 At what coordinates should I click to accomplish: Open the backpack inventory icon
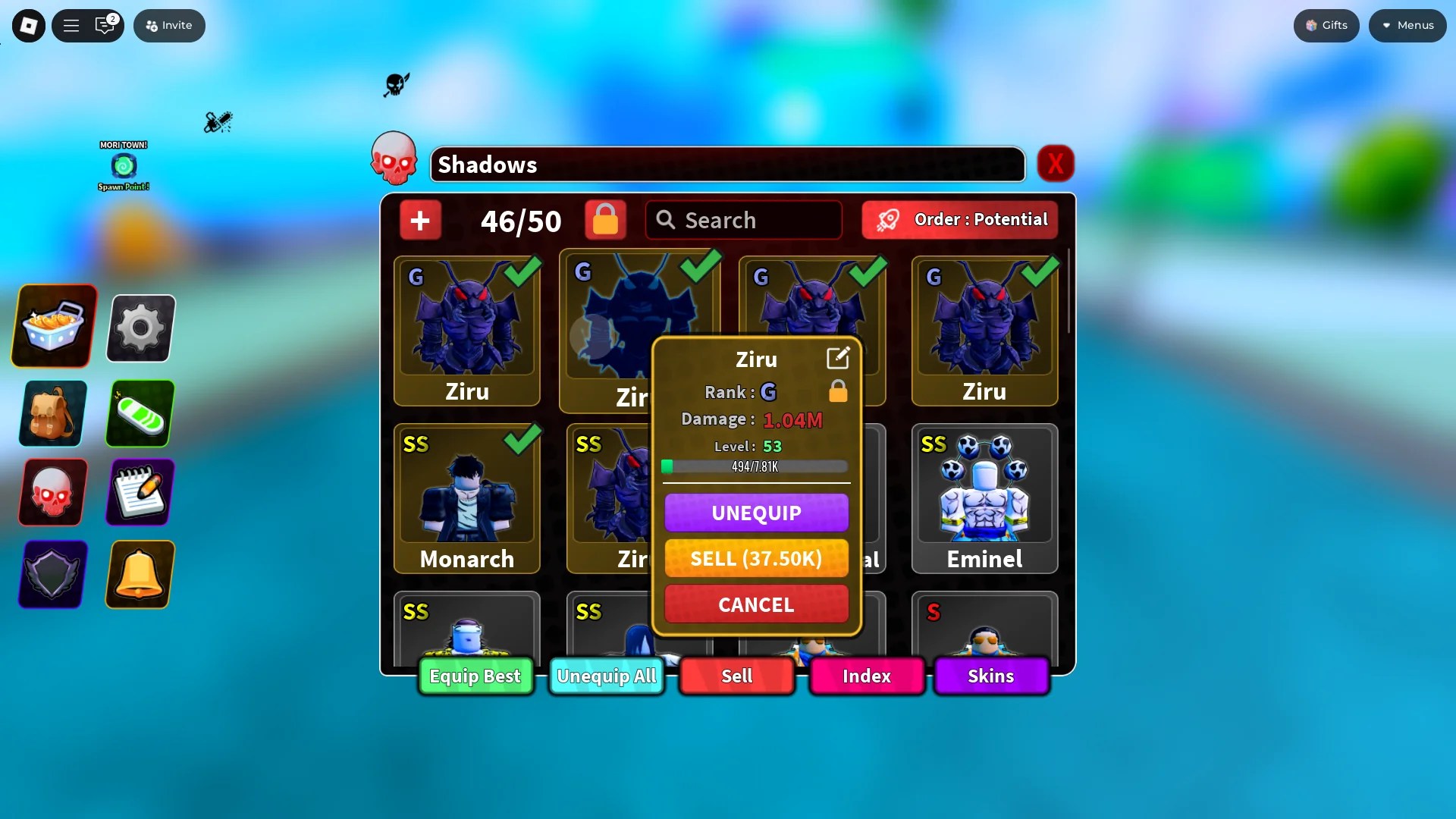[51, 413]
